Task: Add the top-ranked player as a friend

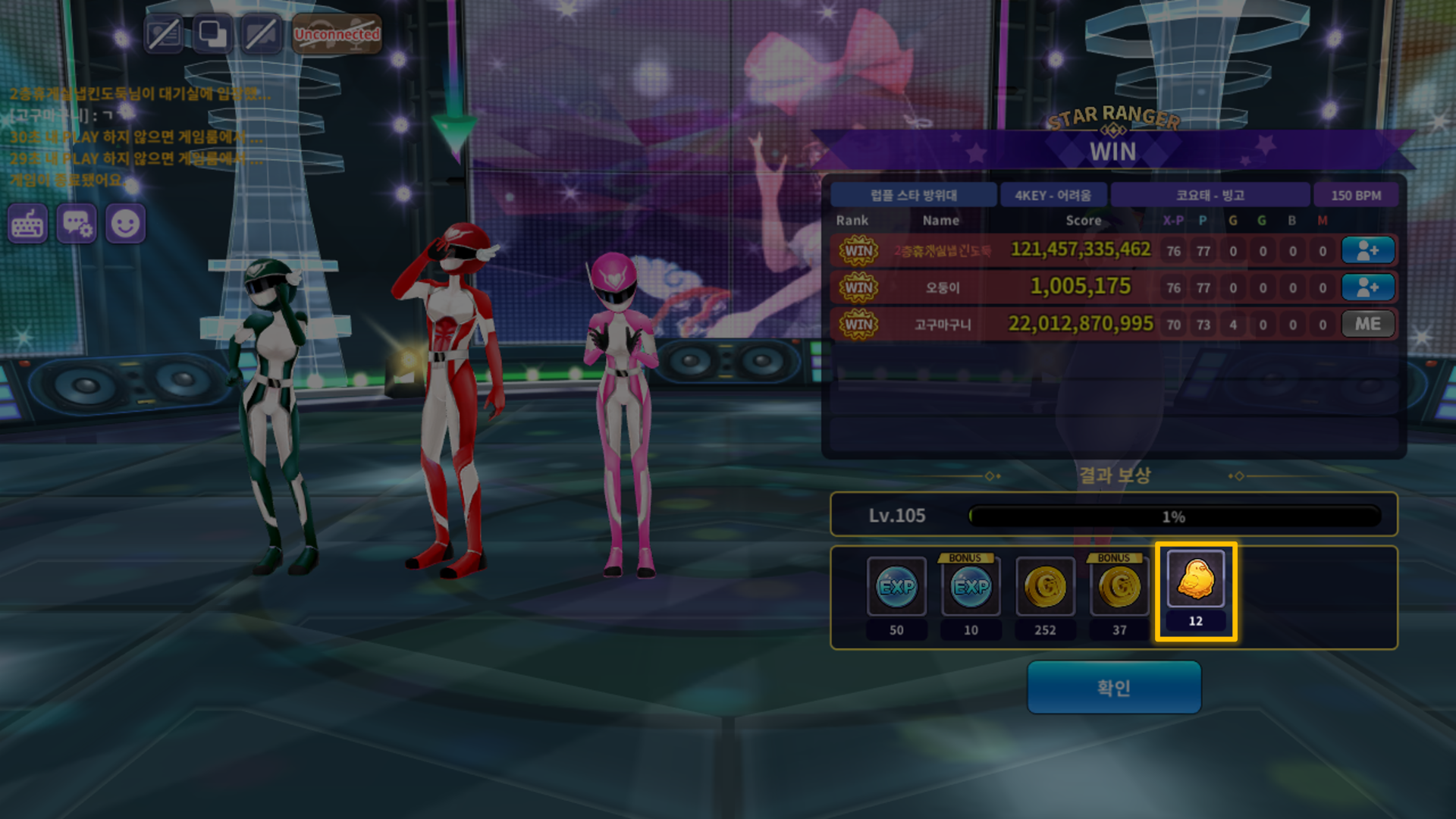Action: (1367, 250)
